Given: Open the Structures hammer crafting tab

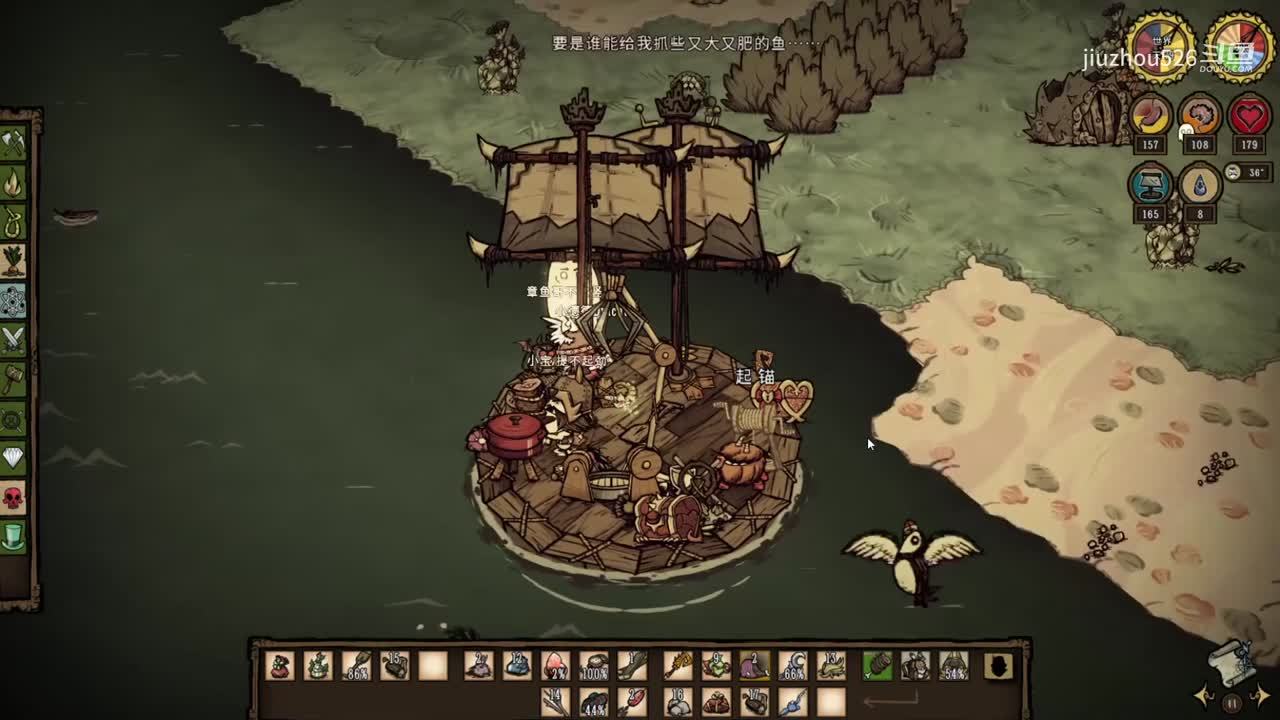Looking at the screenshot, I should (13, 379).
